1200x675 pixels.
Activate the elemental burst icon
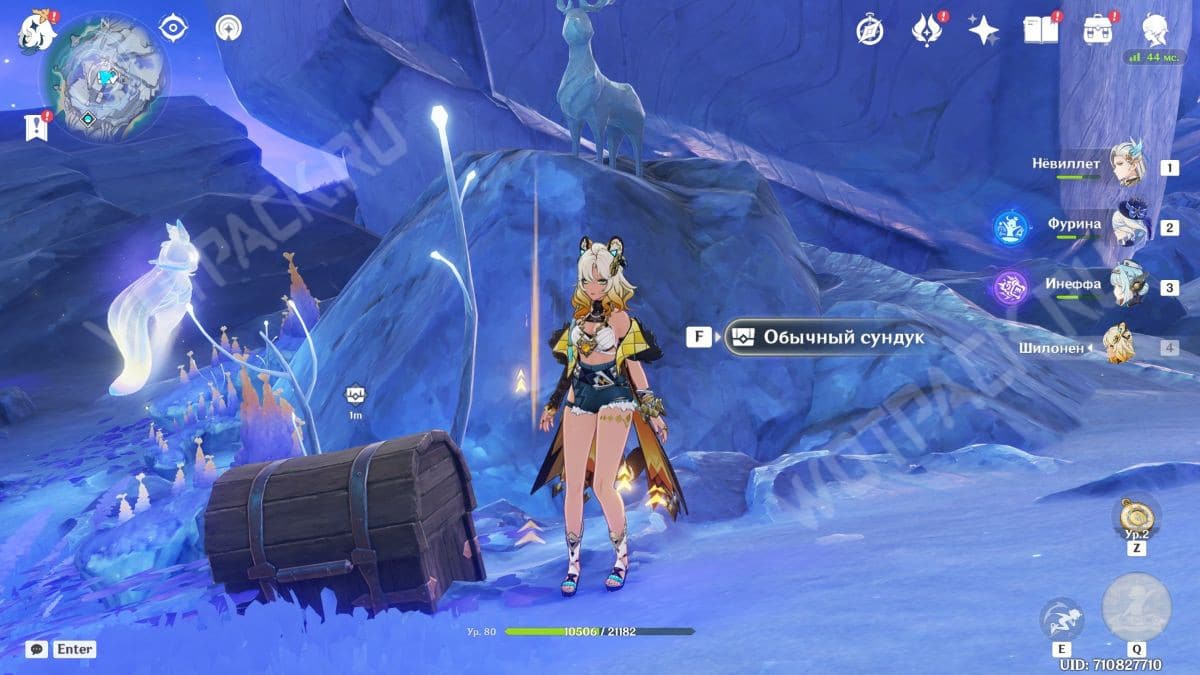pyautogui.click(x=1136, y=607)
